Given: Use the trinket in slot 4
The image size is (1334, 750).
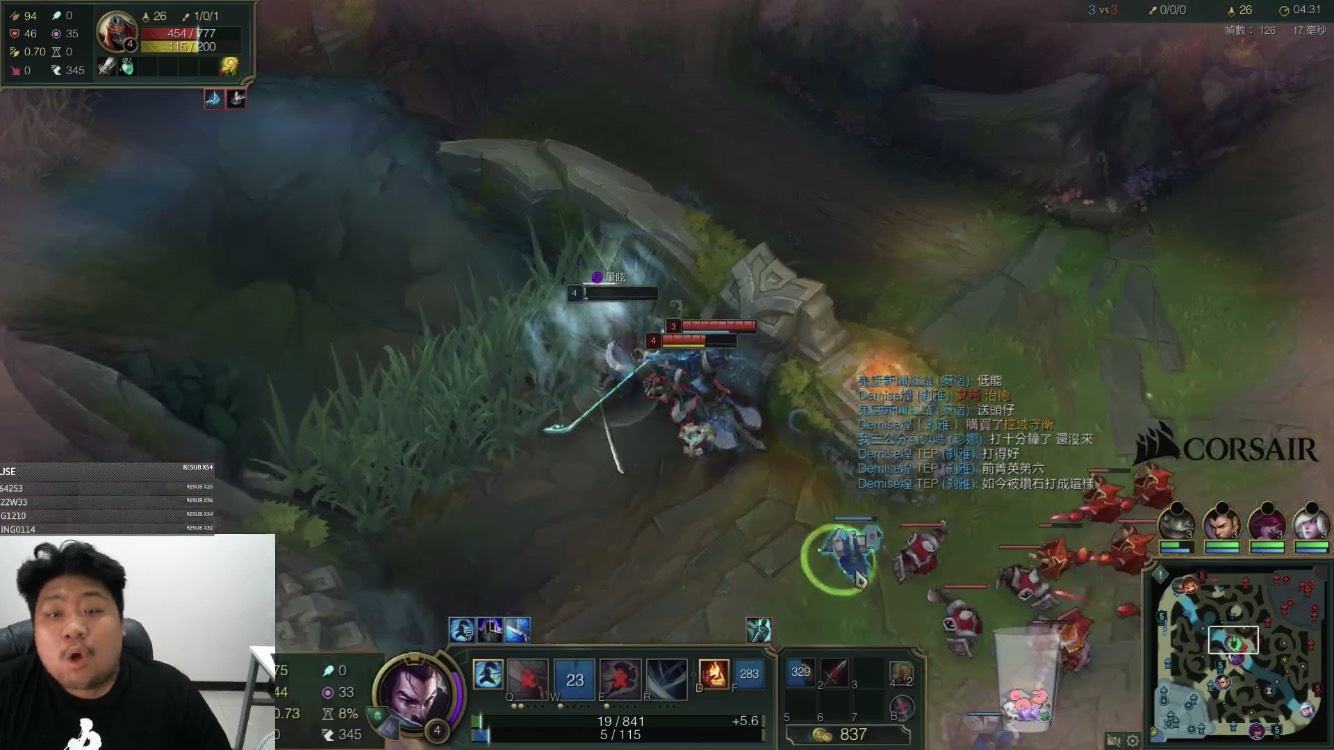Looking at the screenshot, I should coord(902,674).
